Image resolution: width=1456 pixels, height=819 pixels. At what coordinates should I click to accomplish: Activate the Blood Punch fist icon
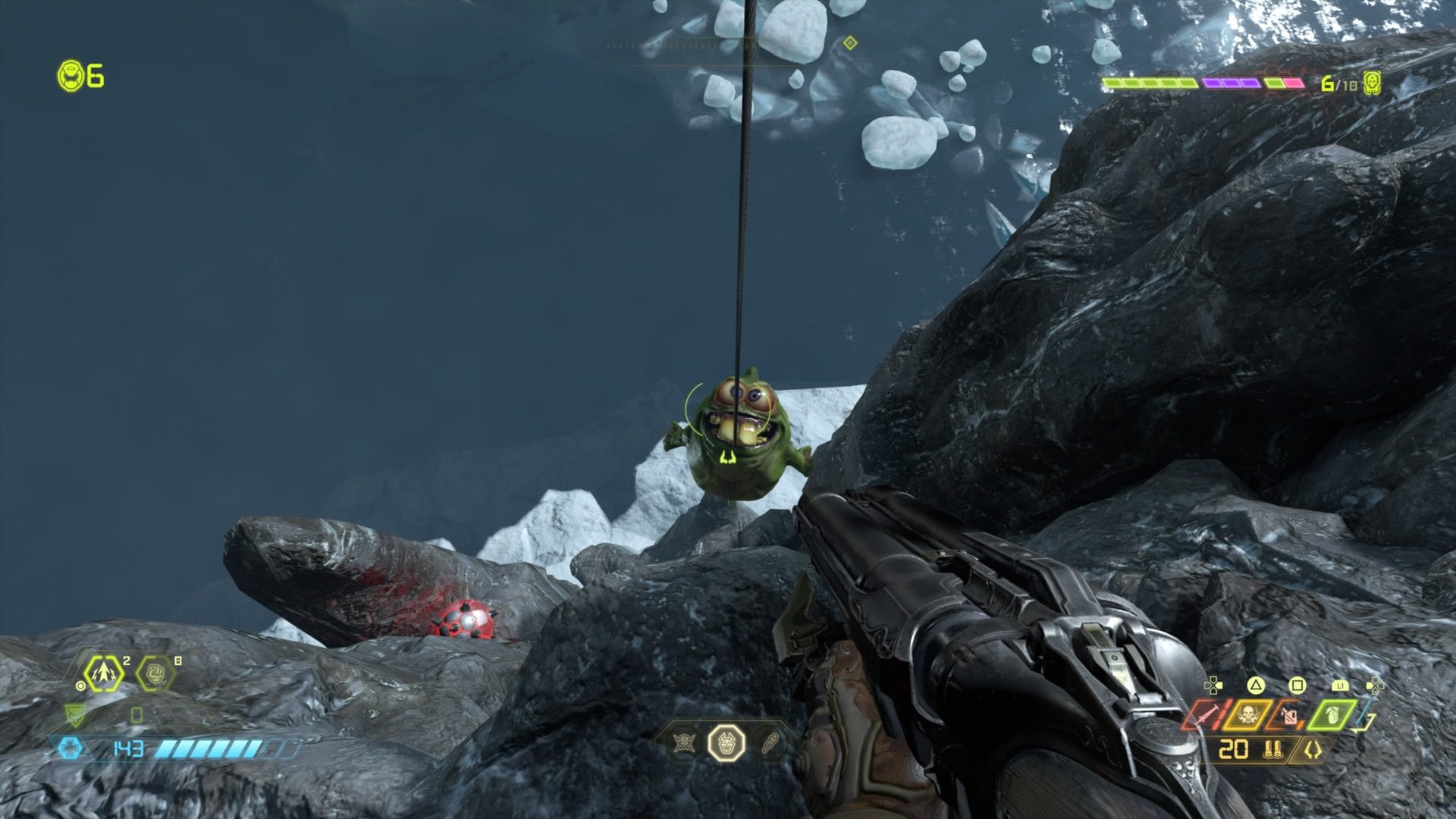pyautogui.click(x=155, y=673)
